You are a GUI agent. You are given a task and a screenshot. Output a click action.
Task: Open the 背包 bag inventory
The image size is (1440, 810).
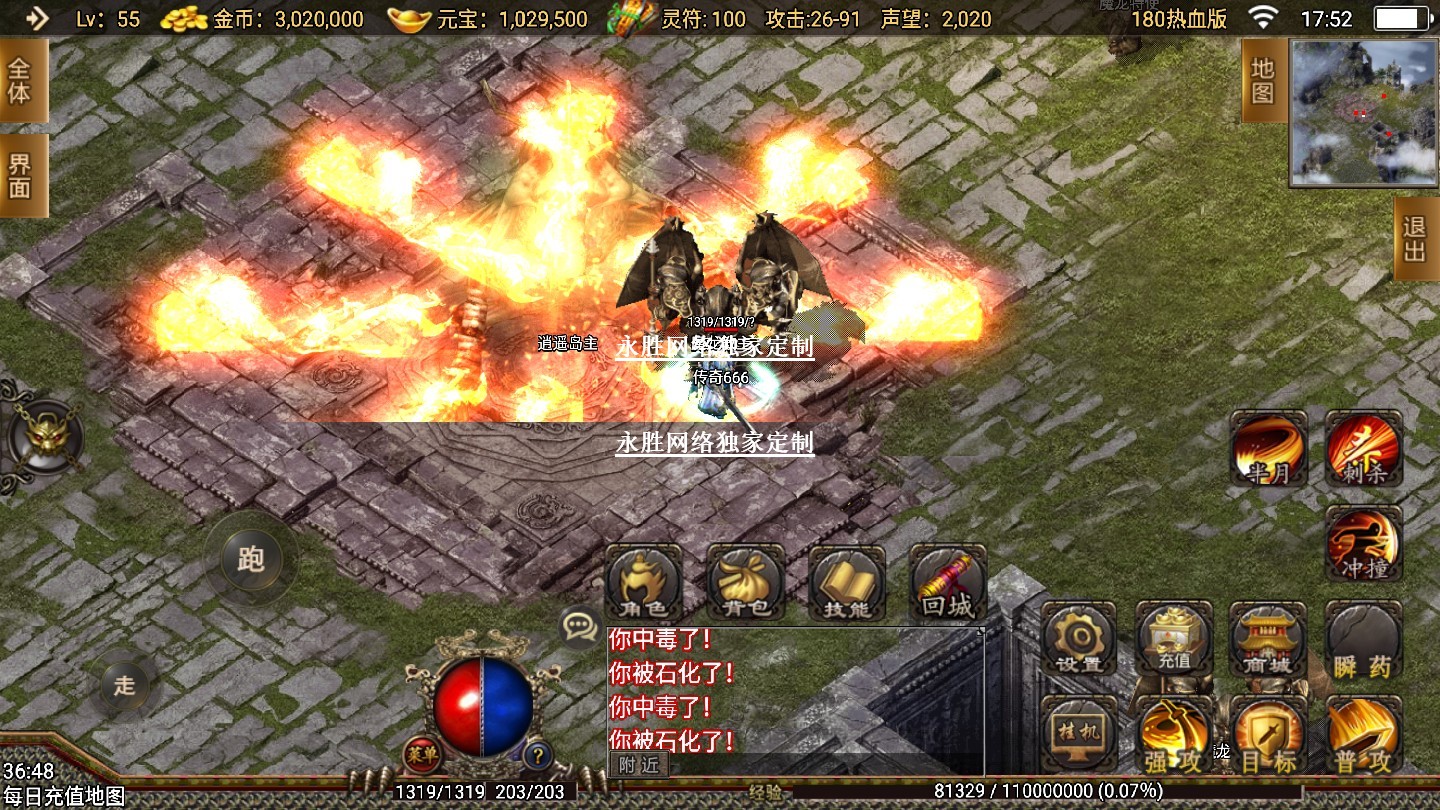(745, 582)
